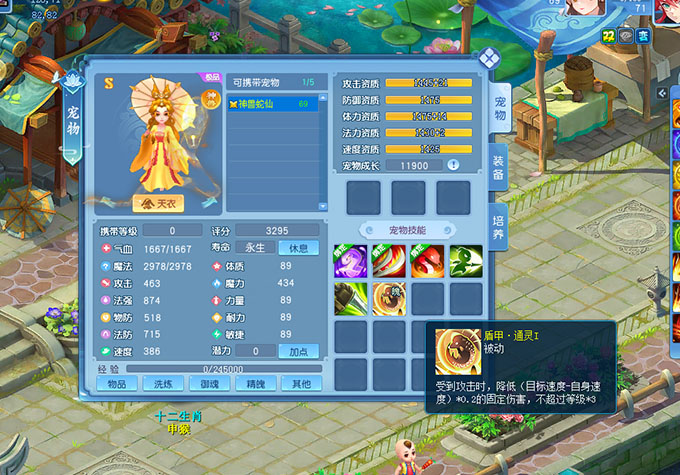This screenshot has height=475, width=680.
Task: Expand the side bar with the left arrow
Action: pos(661,92)
